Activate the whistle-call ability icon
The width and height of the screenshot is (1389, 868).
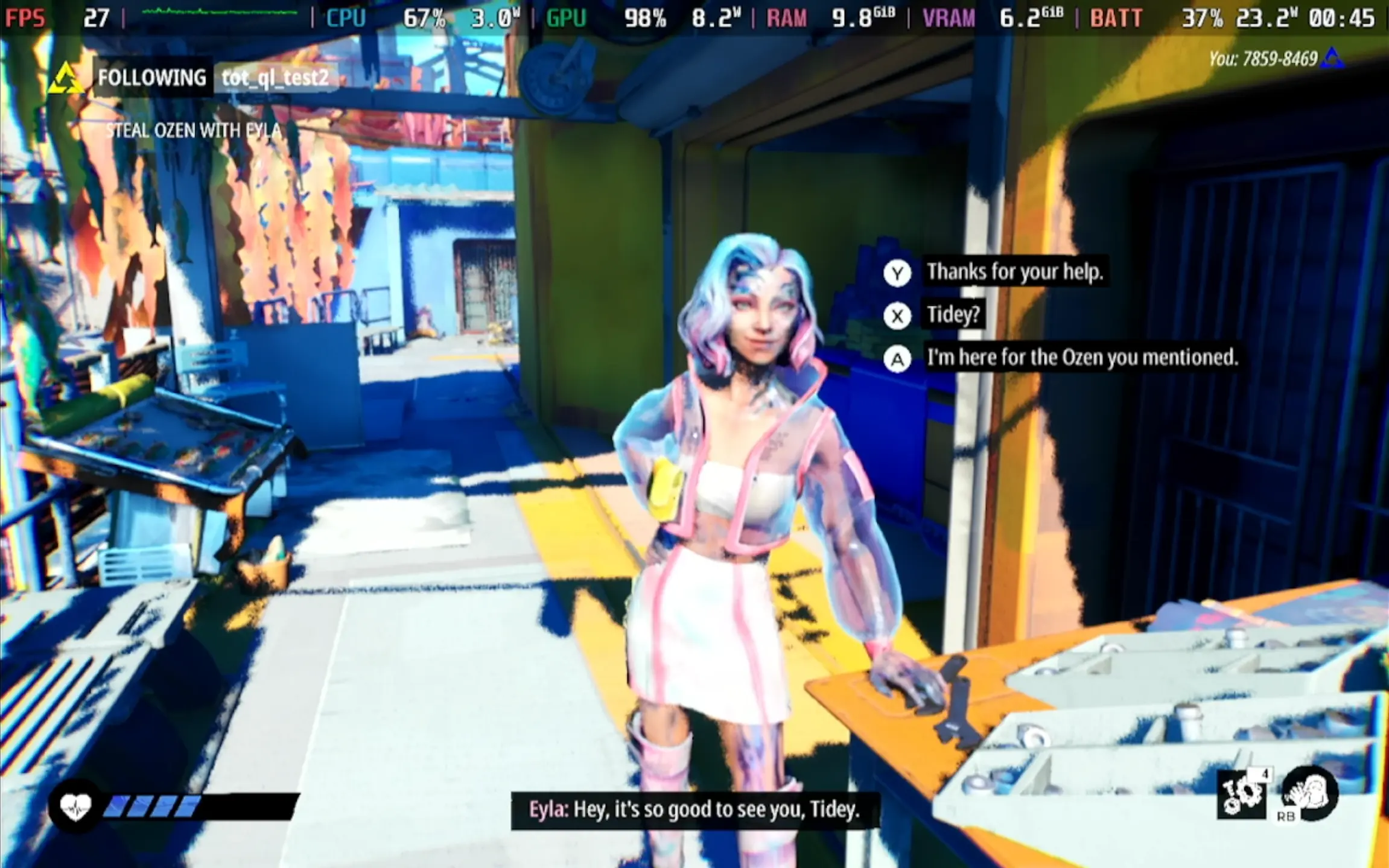pyautogui.click(x=1309, y=794)
